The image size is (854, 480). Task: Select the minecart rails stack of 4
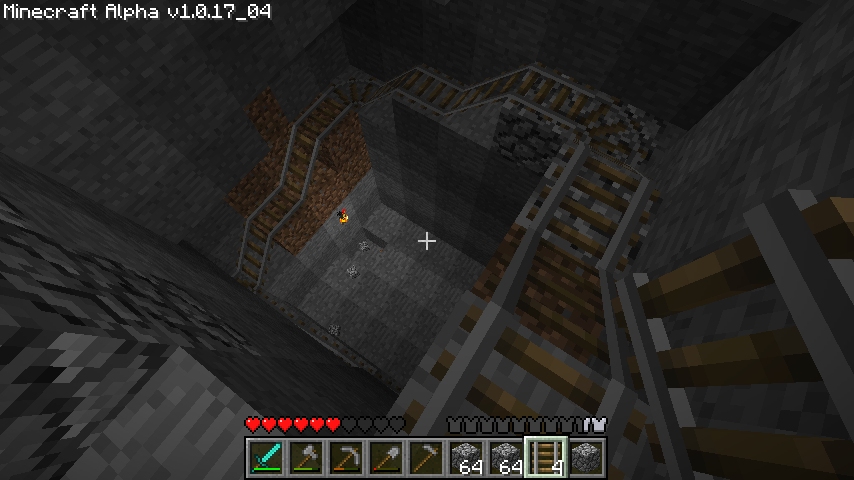(547, 457)
